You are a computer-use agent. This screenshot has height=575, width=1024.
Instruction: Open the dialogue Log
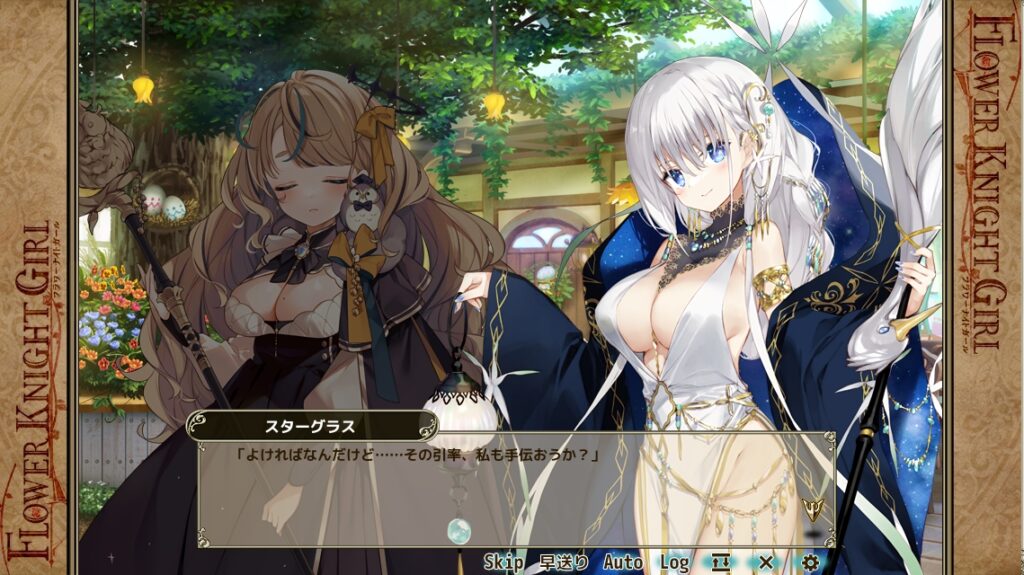674,562
